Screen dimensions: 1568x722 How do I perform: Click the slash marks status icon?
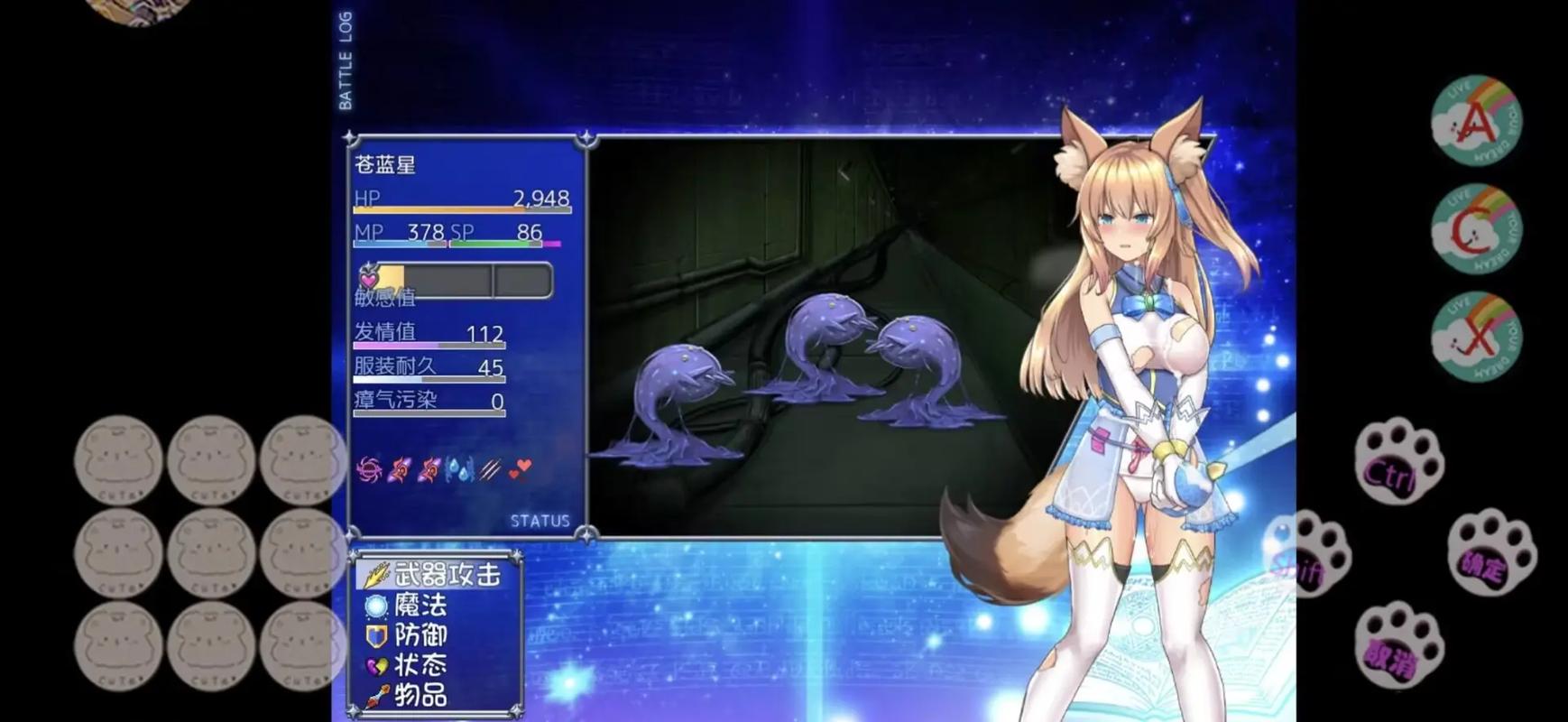[x=488, y=467]
